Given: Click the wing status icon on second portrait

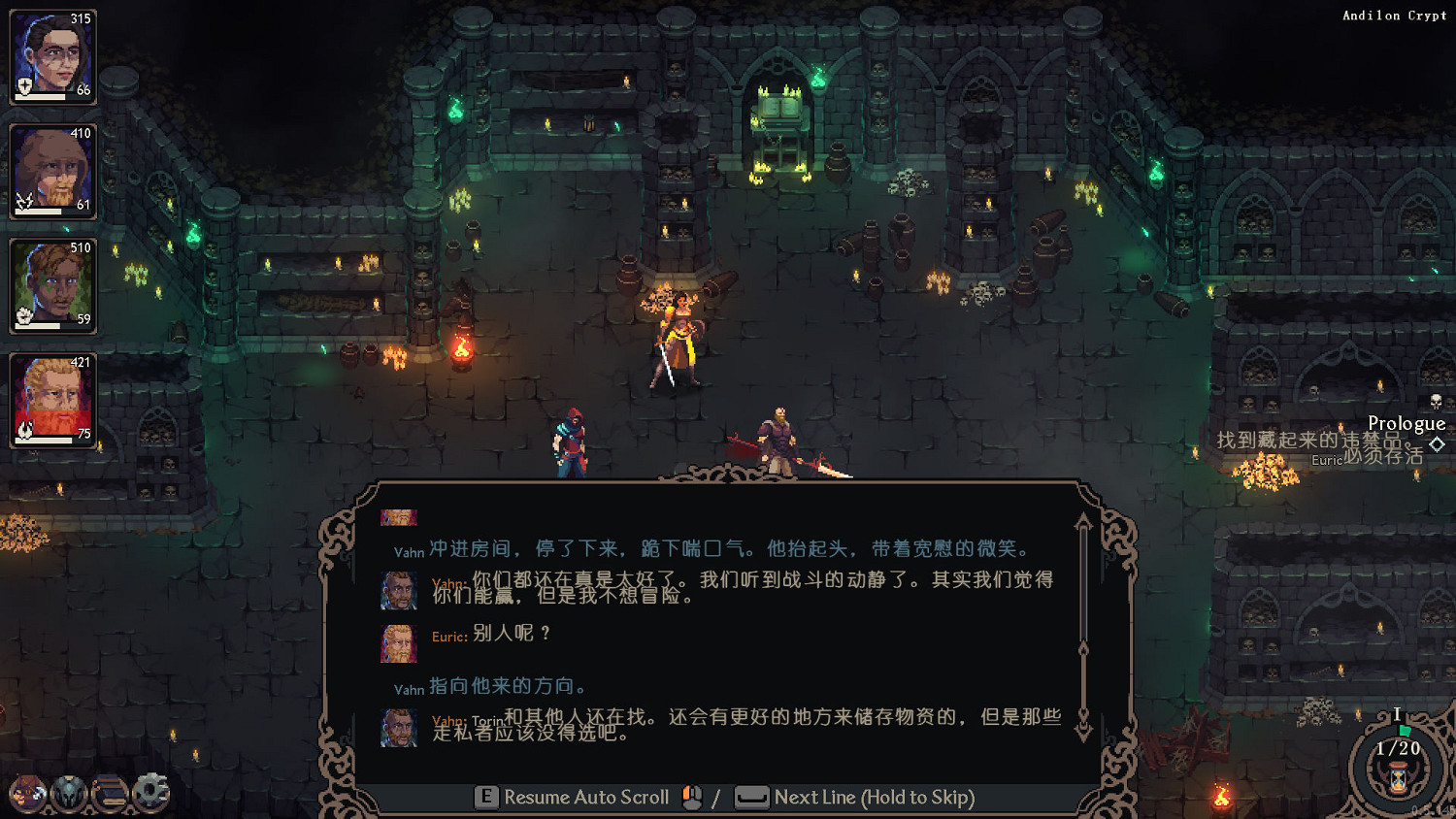Looking at the screenshot, I should coord(24,199).
